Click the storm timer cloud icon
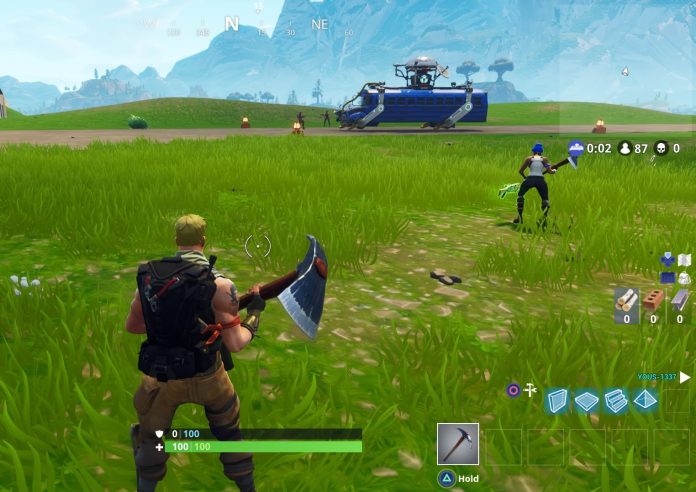The height and width of the screenshot is (492, 696). (576, 148)
